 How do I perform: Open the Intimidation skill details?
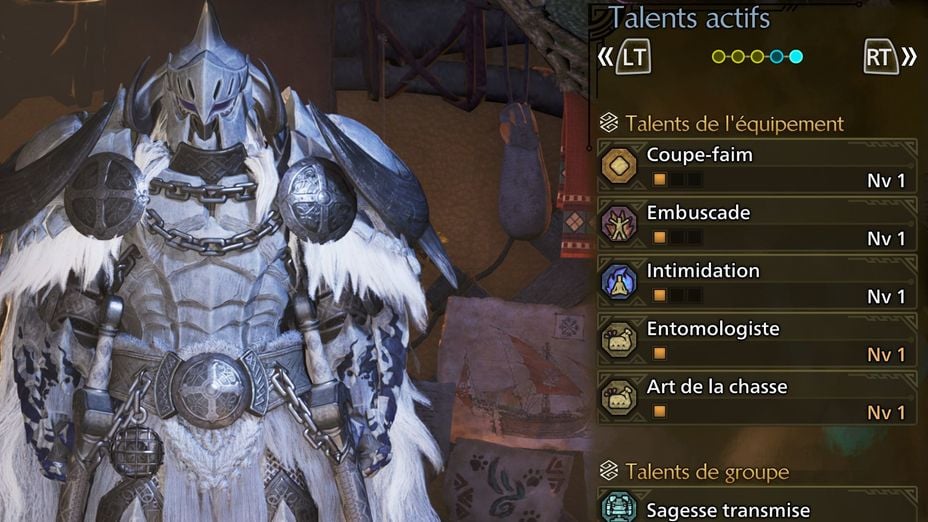tap(757, 282)
